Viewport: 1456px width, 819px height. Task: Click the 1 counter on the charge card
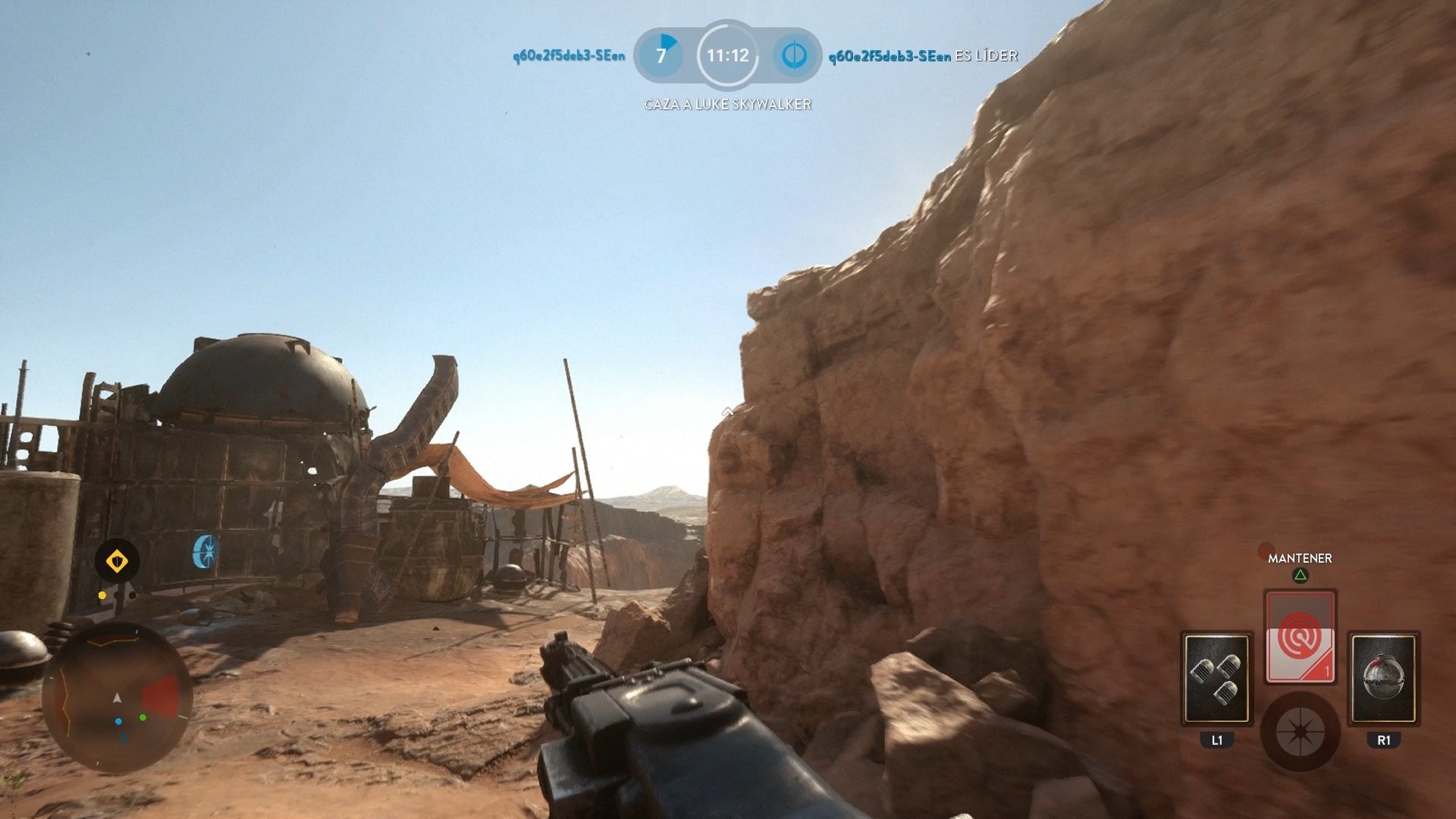(1327, 670)
